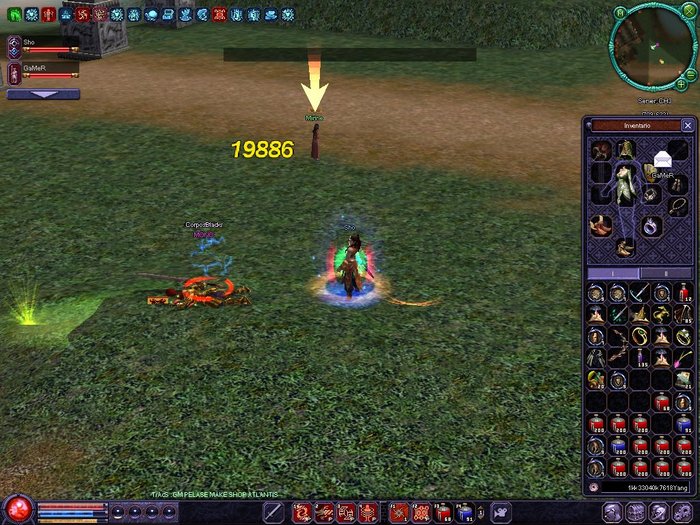The width and height of the screenshot is (700, 525).
Task: Click the far-right menu button in bottom bar
Action: pos(687,511)
